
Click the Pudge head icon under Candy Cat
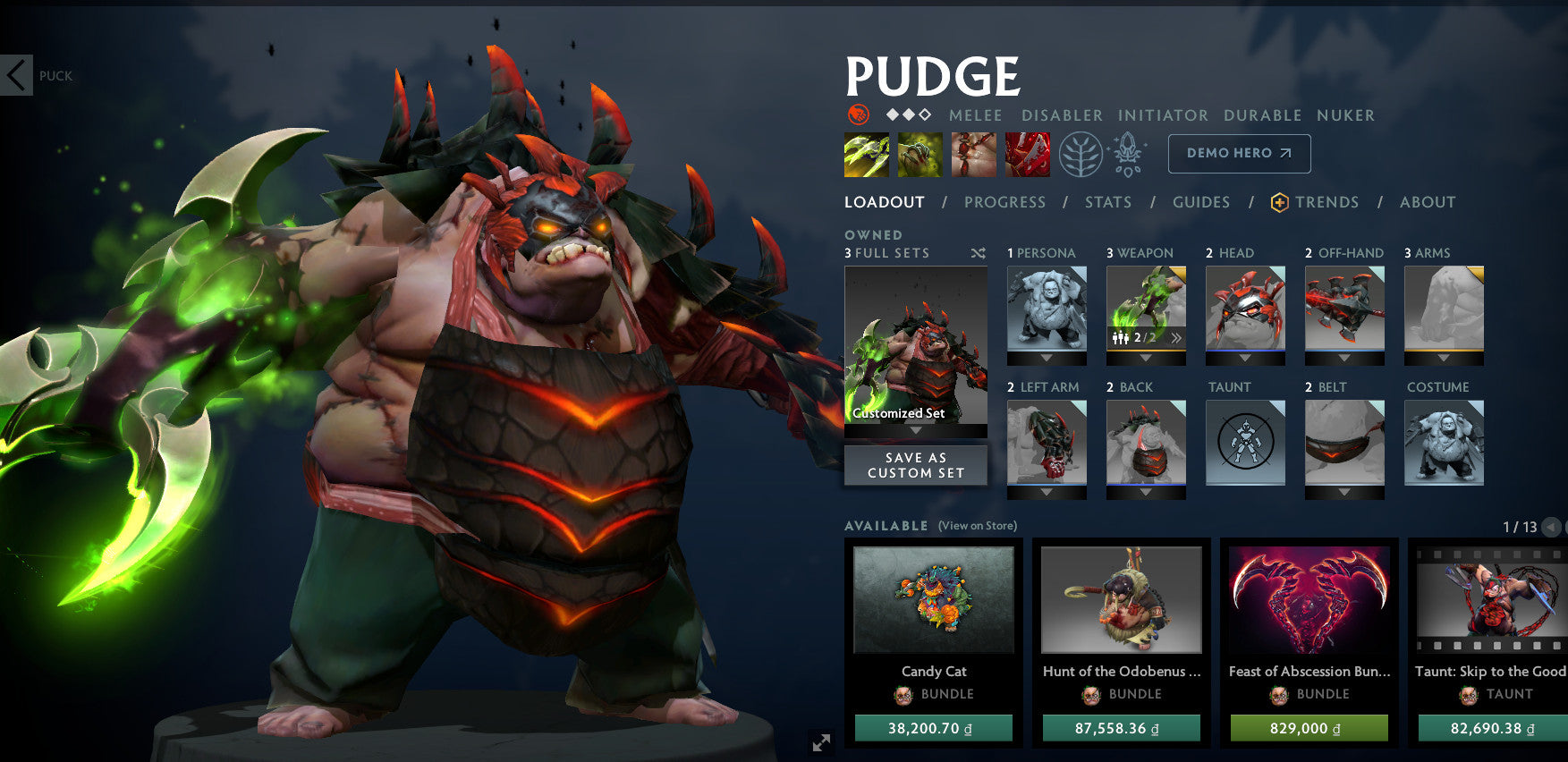(x=903, y=694)
